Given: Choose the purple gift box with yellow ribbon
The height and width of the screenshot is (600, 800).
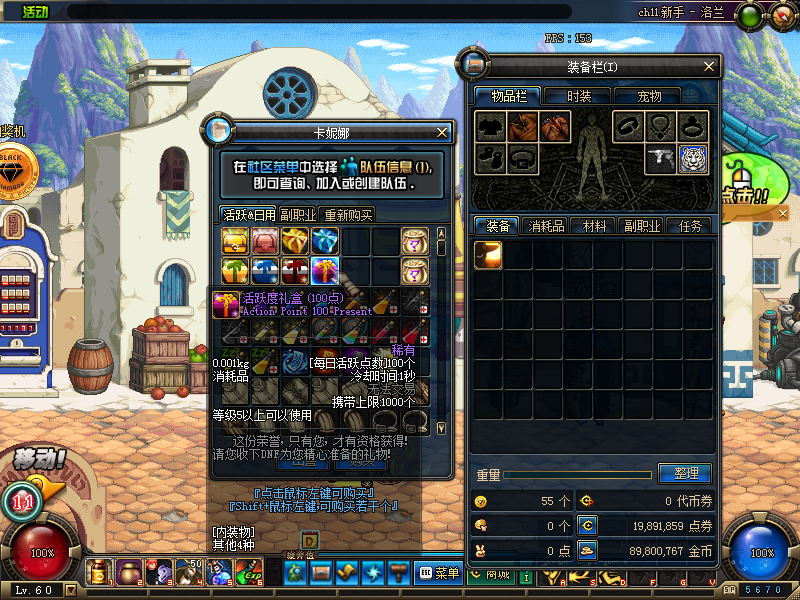Looking at the screenshot, I should (325, 270).
